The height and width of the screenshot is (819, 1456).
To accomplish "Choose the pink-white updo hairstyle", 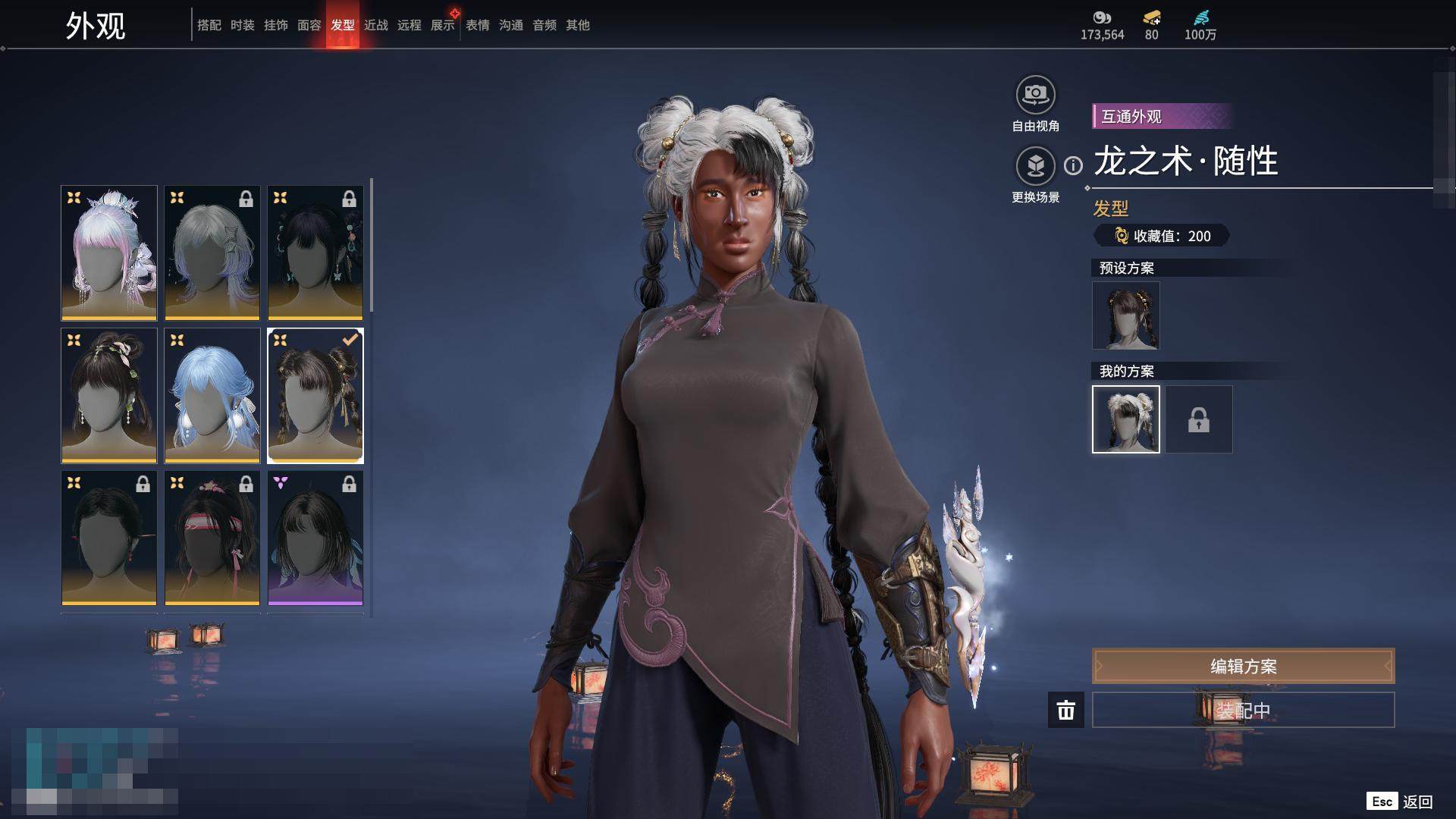I will click(x=109, y=253).
